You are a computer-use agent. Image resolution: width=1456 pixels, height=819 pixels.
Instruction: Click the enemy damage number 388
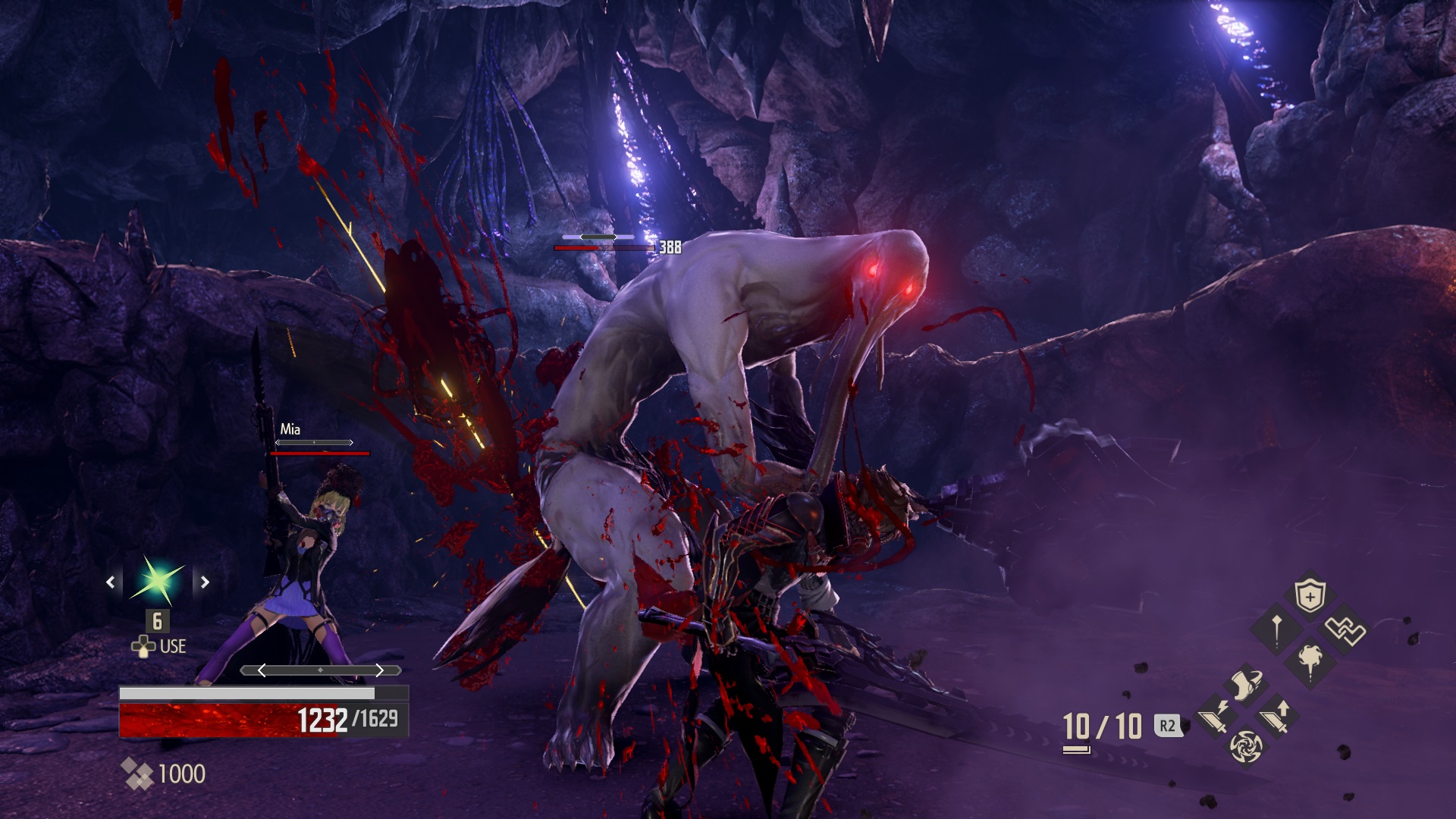[x=669, y=246]
